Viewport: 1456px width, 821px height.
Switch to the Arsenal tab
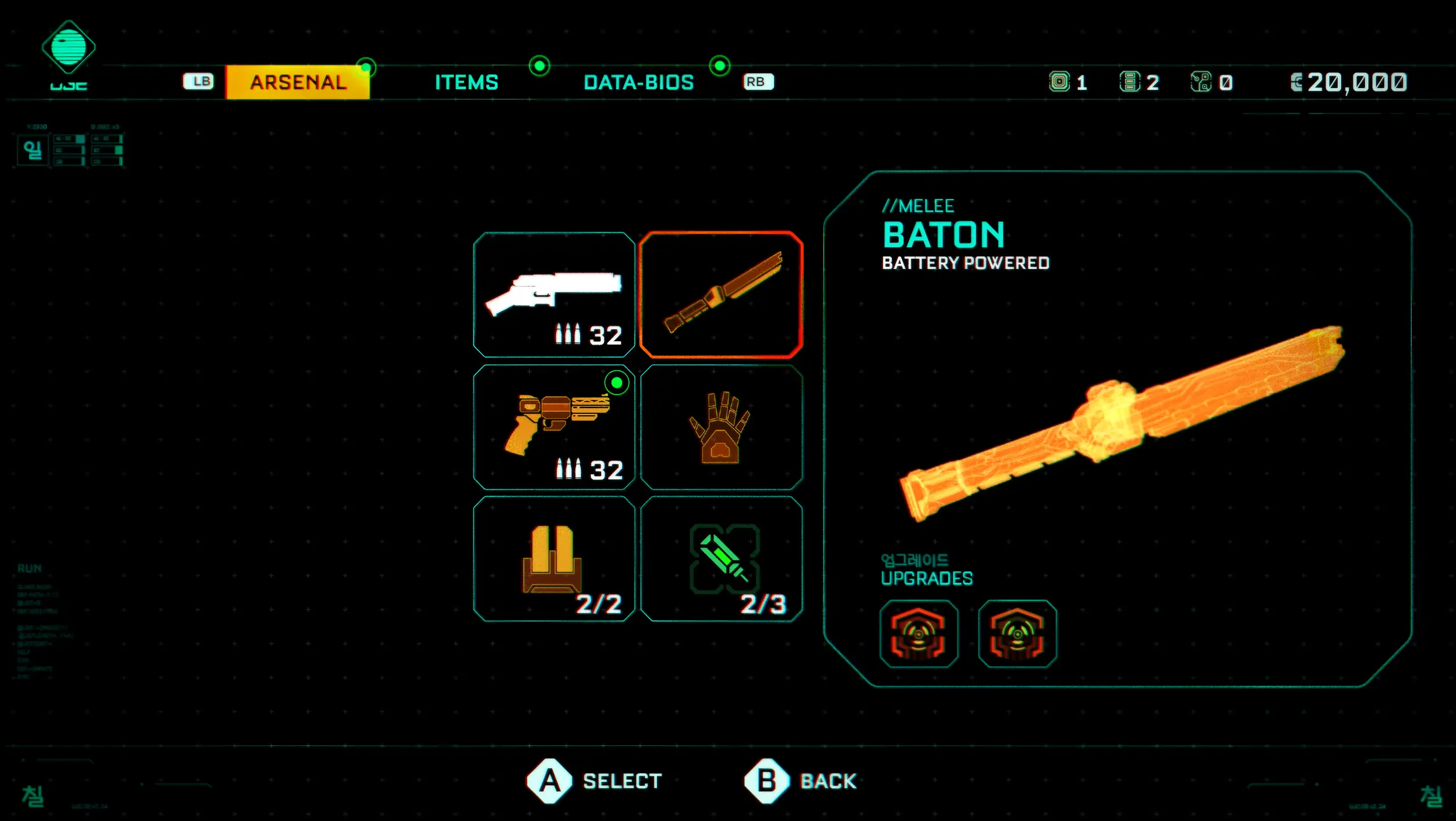[298, 82]
